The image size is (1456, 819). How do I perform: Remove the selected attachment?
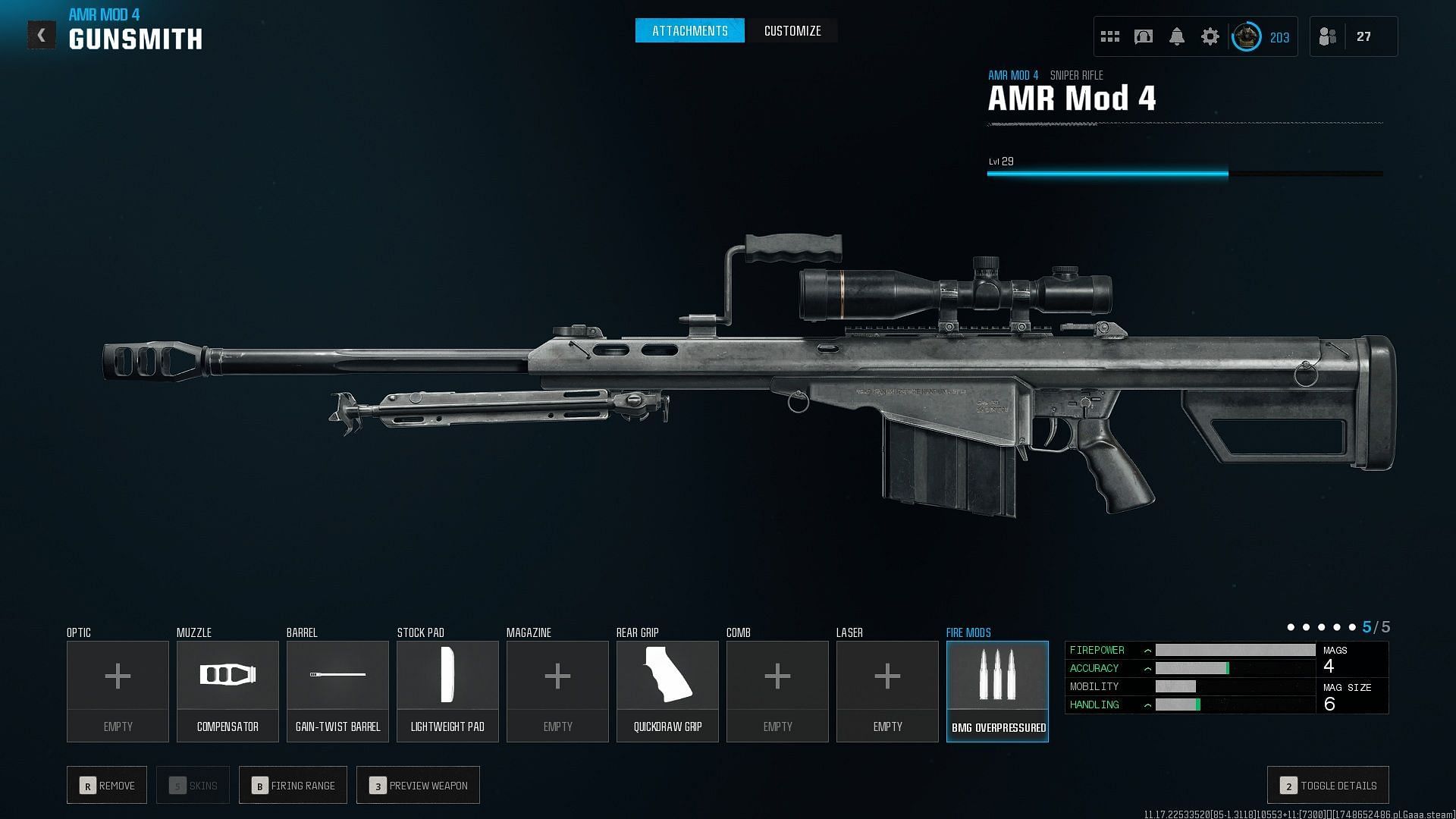click(107, 786)
